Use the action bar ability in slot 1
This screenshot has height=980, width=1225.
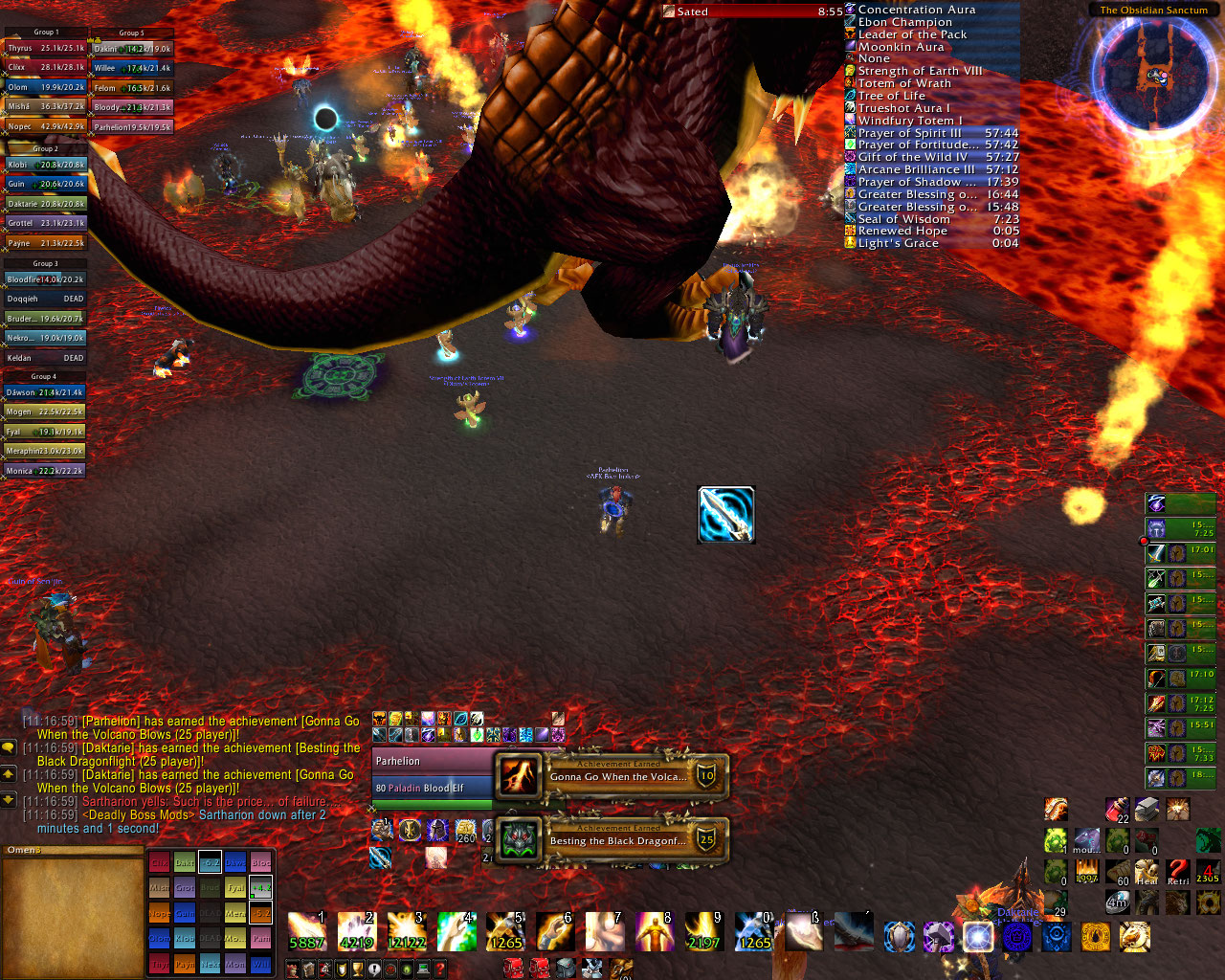pyautogui.click(x=306, y=931)
